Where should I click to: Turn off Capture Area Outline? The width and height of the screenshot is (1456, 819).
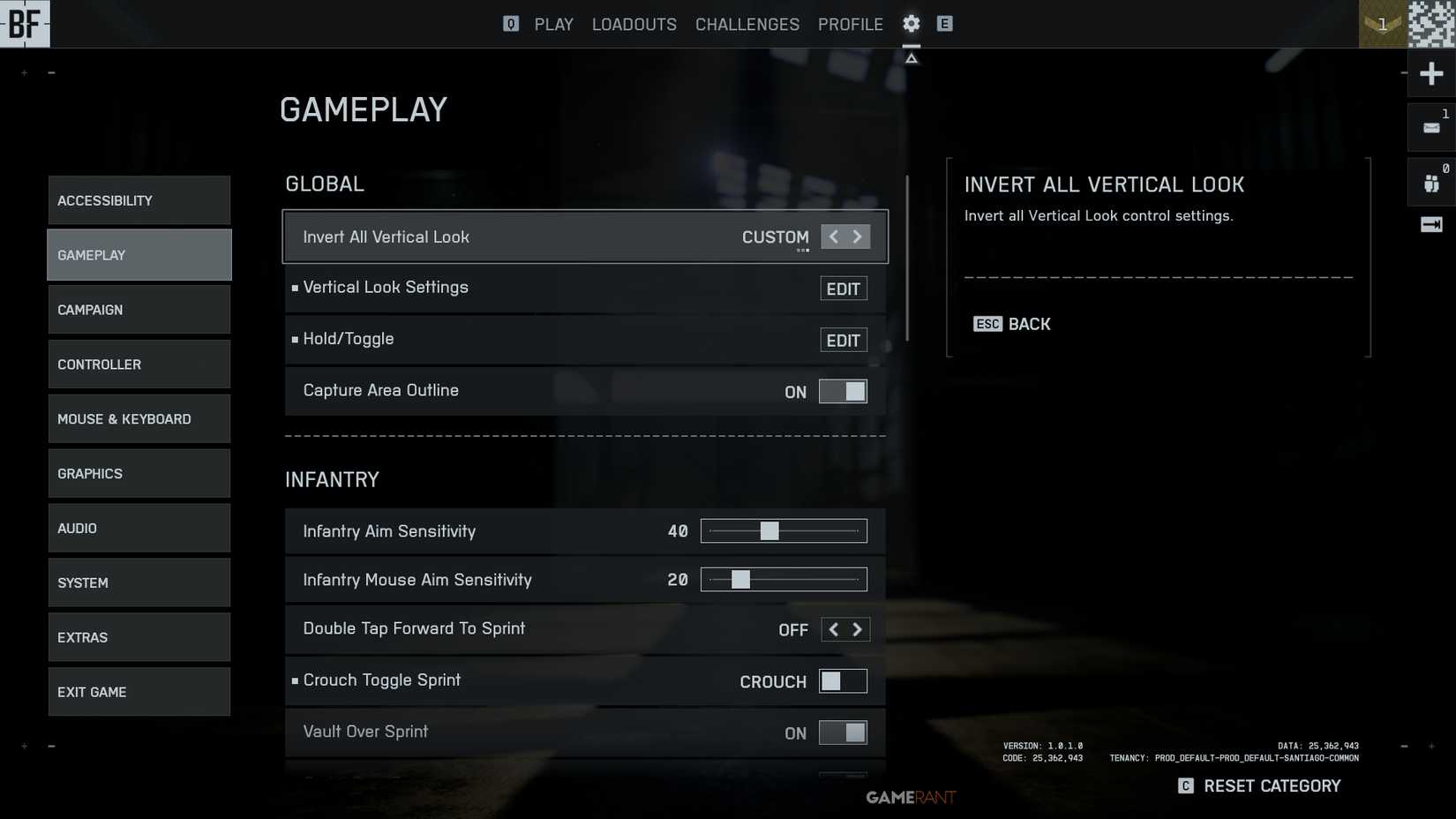[x=843, y=391]
